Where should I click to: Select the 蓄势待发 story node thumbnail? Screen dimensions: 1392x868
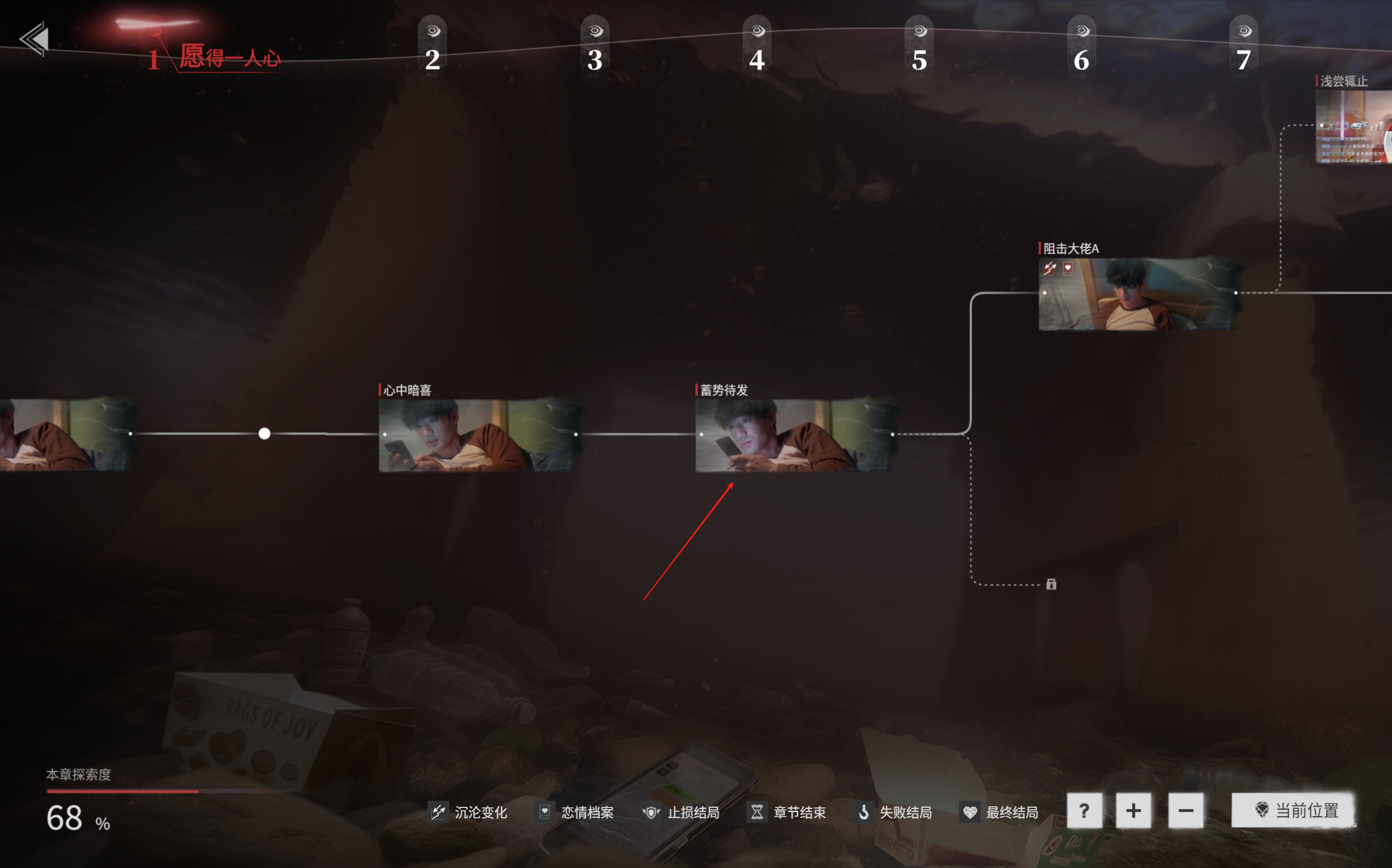[x=795, y=435]
